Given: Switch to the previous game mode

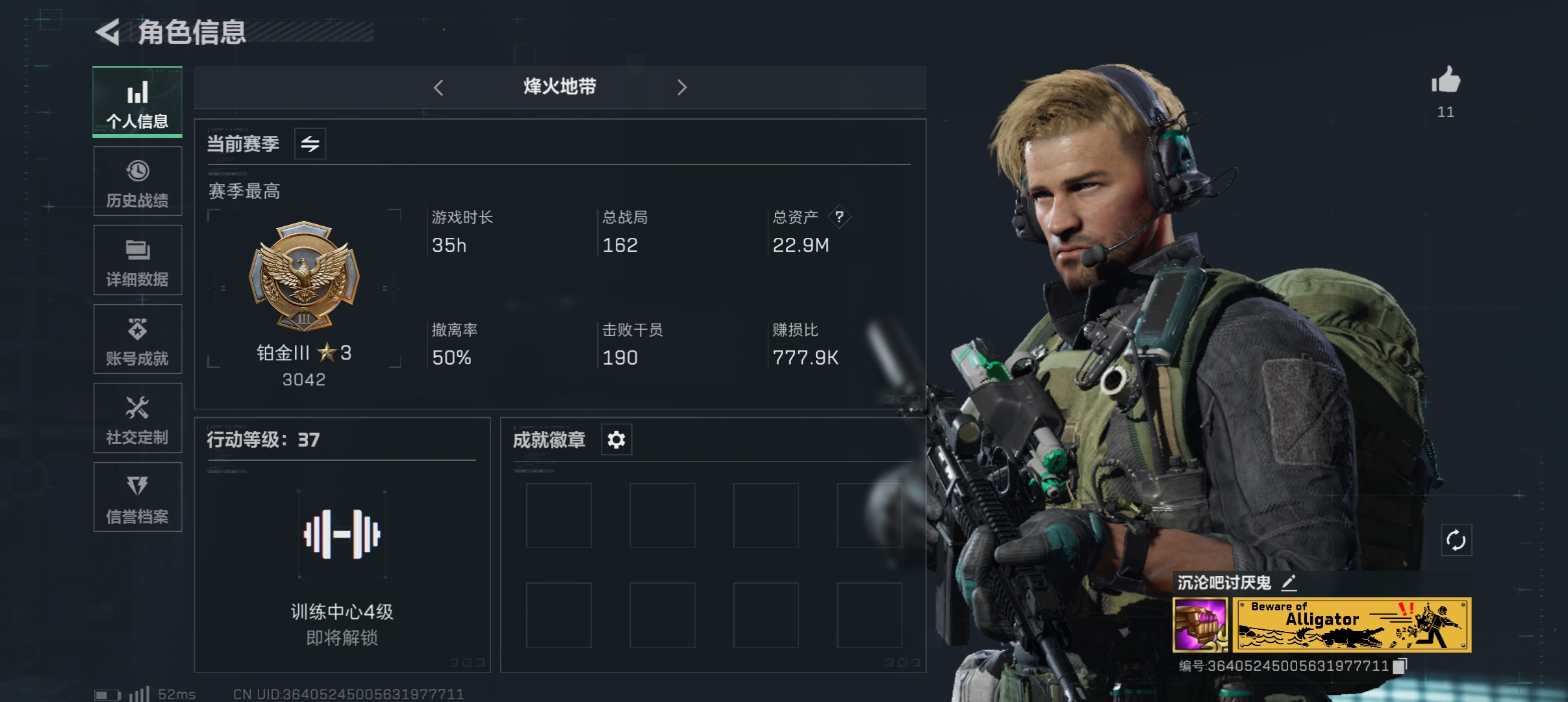Looking at the screenshot, I should pyautogui.click(x=439, y=88).
